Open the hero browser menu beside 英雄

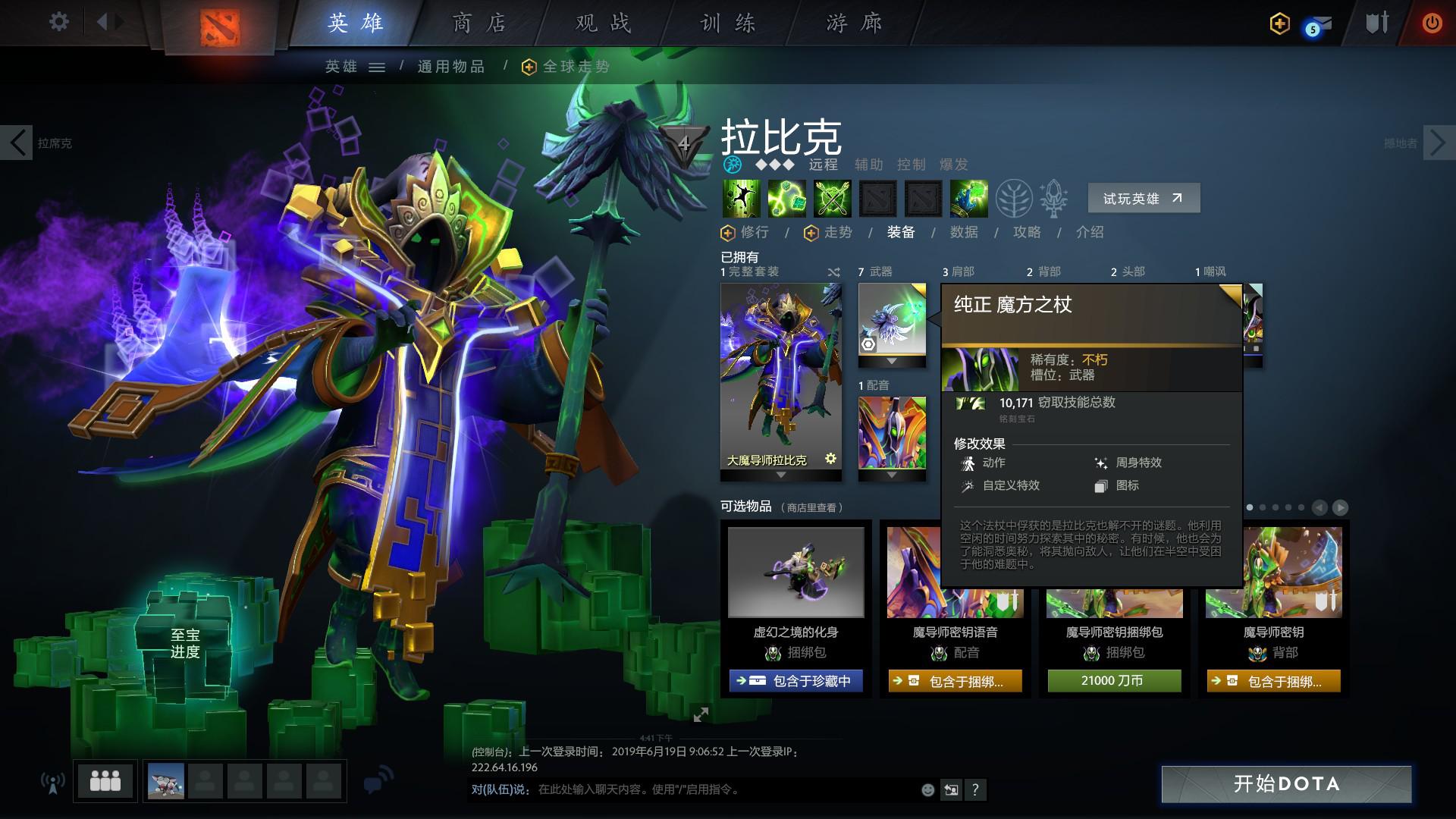point(377,67)
